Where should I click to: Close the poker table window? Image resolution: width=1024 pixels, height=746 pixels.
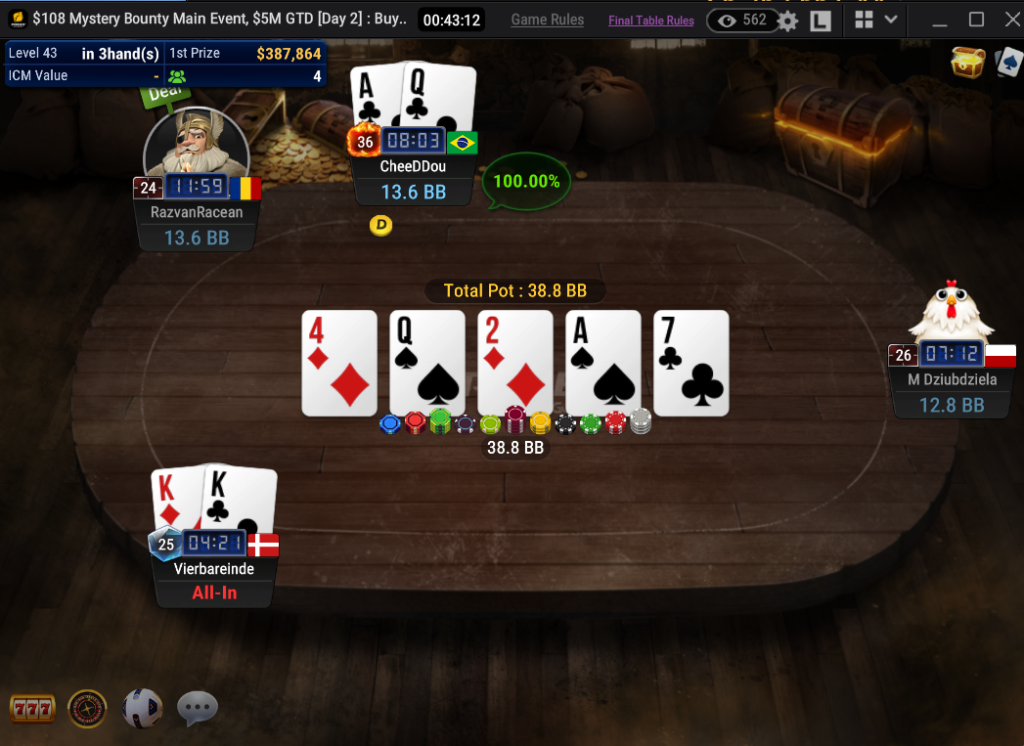point(1006,19)
